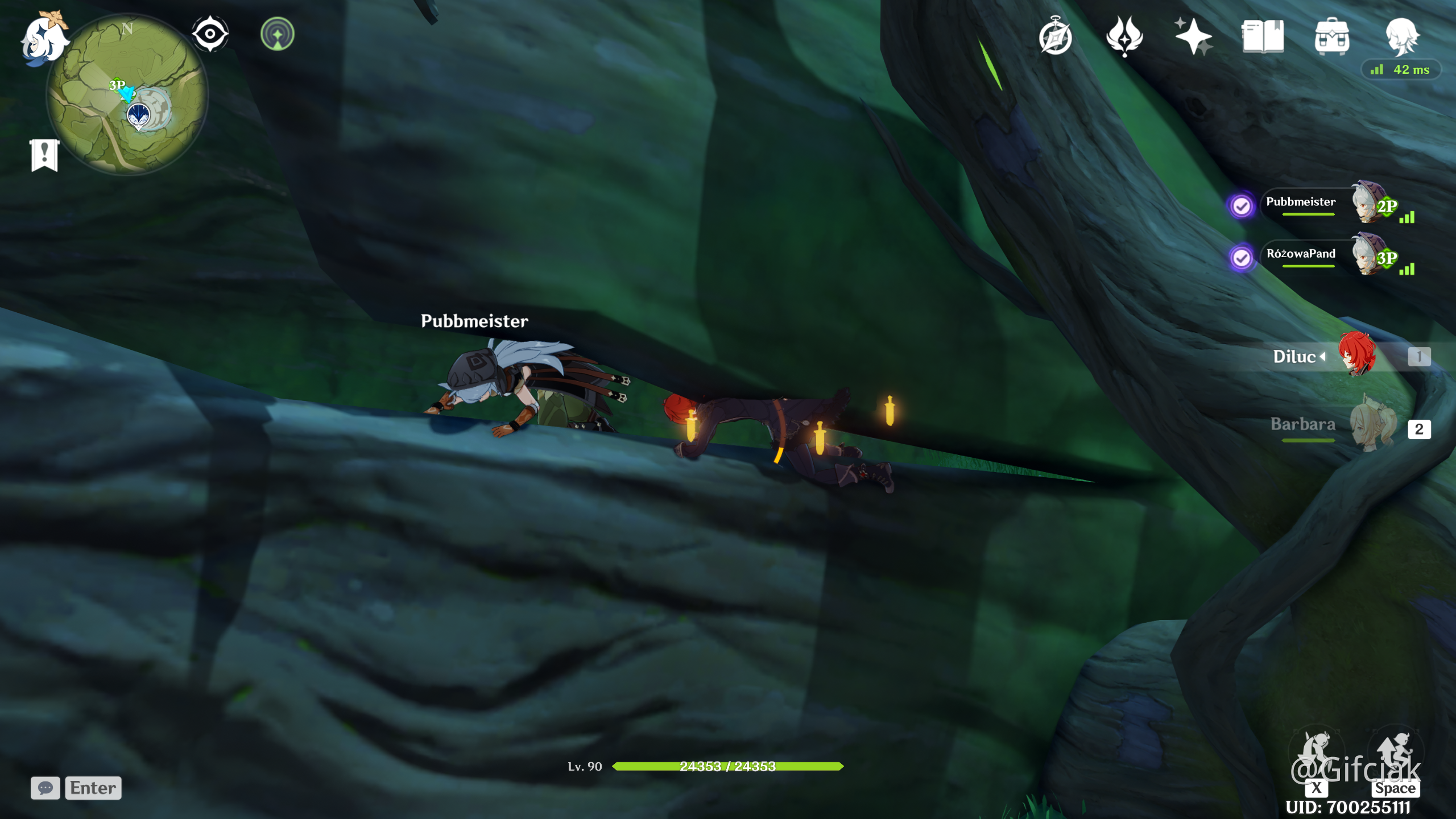Open the Paimon menu

click(43, 39)
